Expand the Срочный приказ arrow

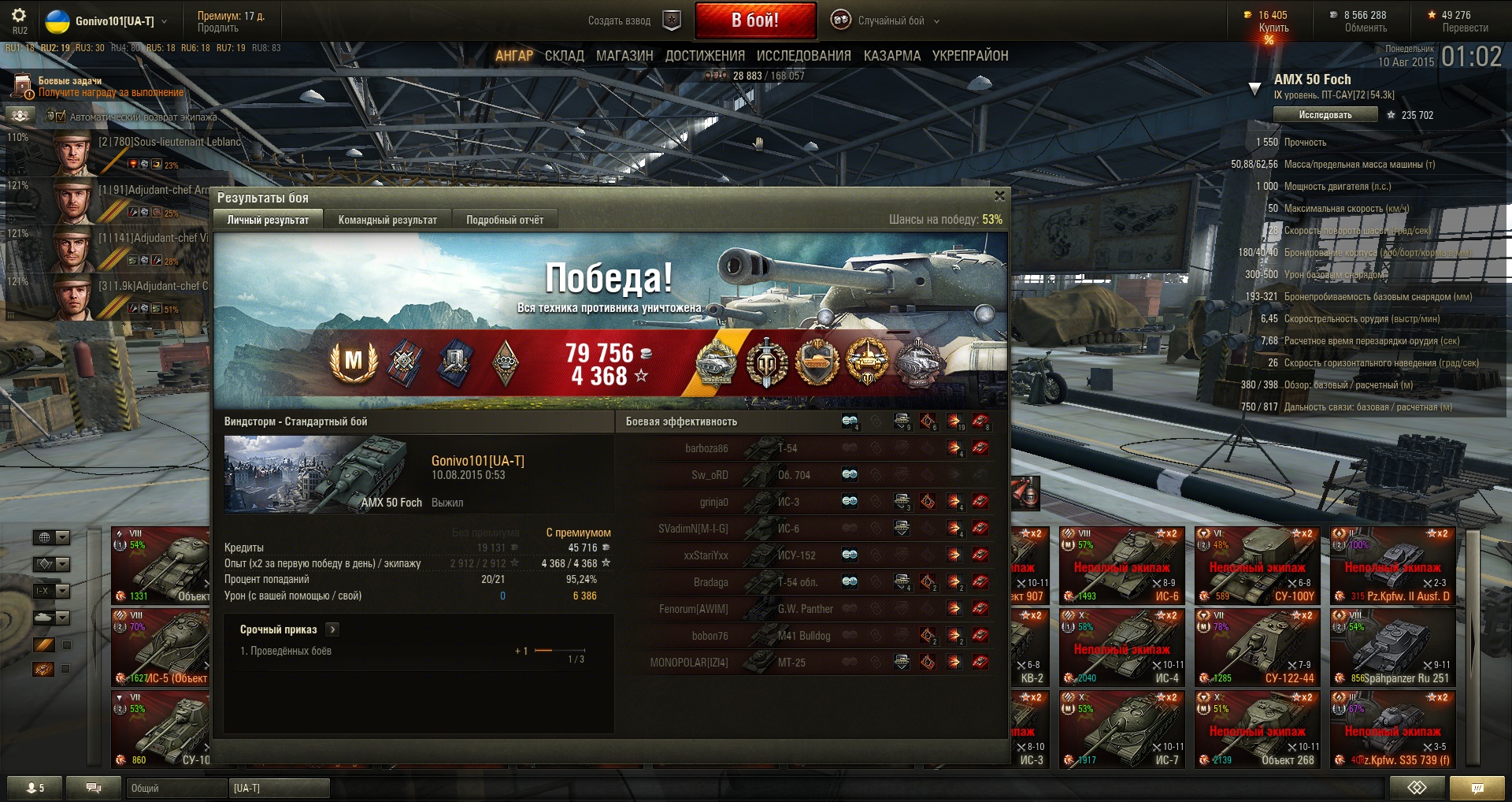332,629
